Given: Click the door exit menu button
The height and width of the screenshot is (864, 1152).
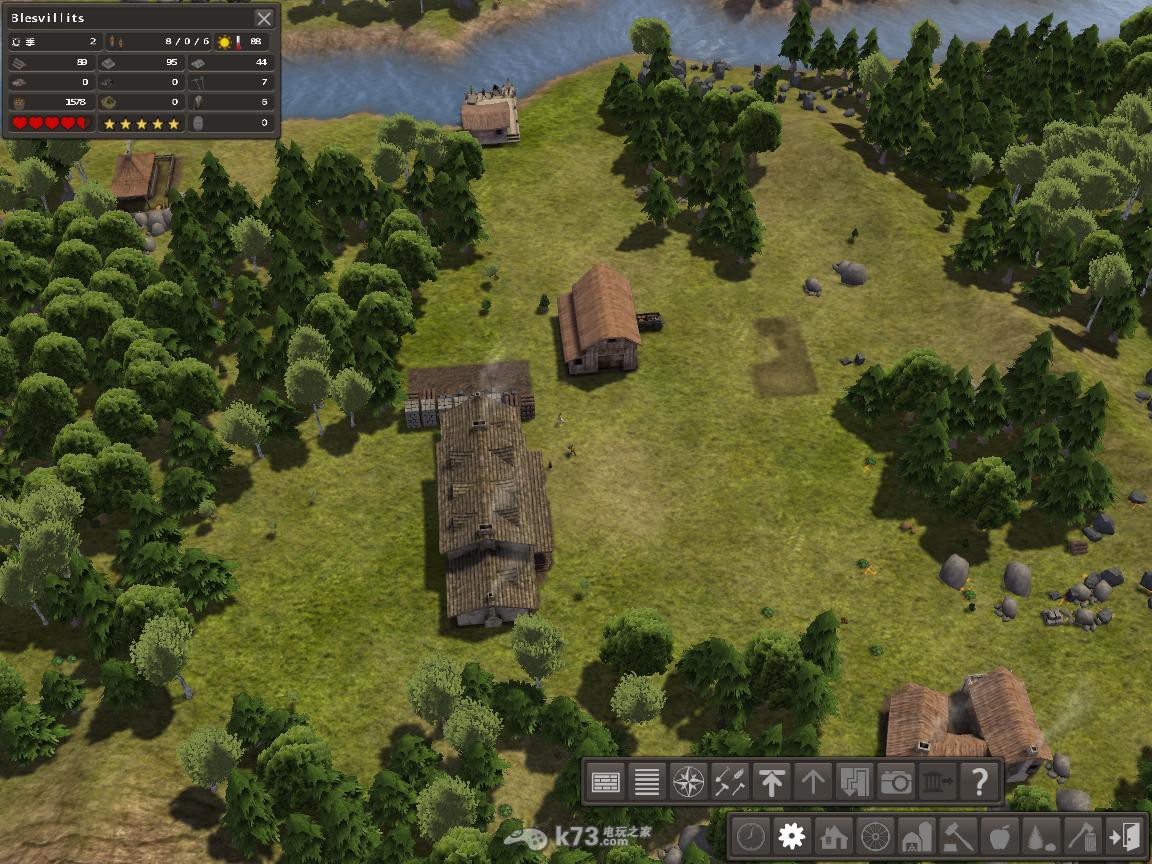Looking at the screenshot, I should click(x=1124, y=835).
